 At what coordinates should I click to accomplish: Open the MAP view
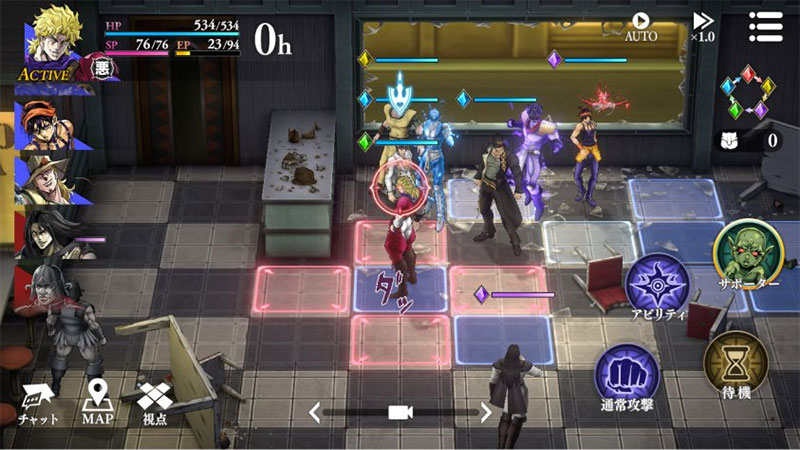coord(97,402)
